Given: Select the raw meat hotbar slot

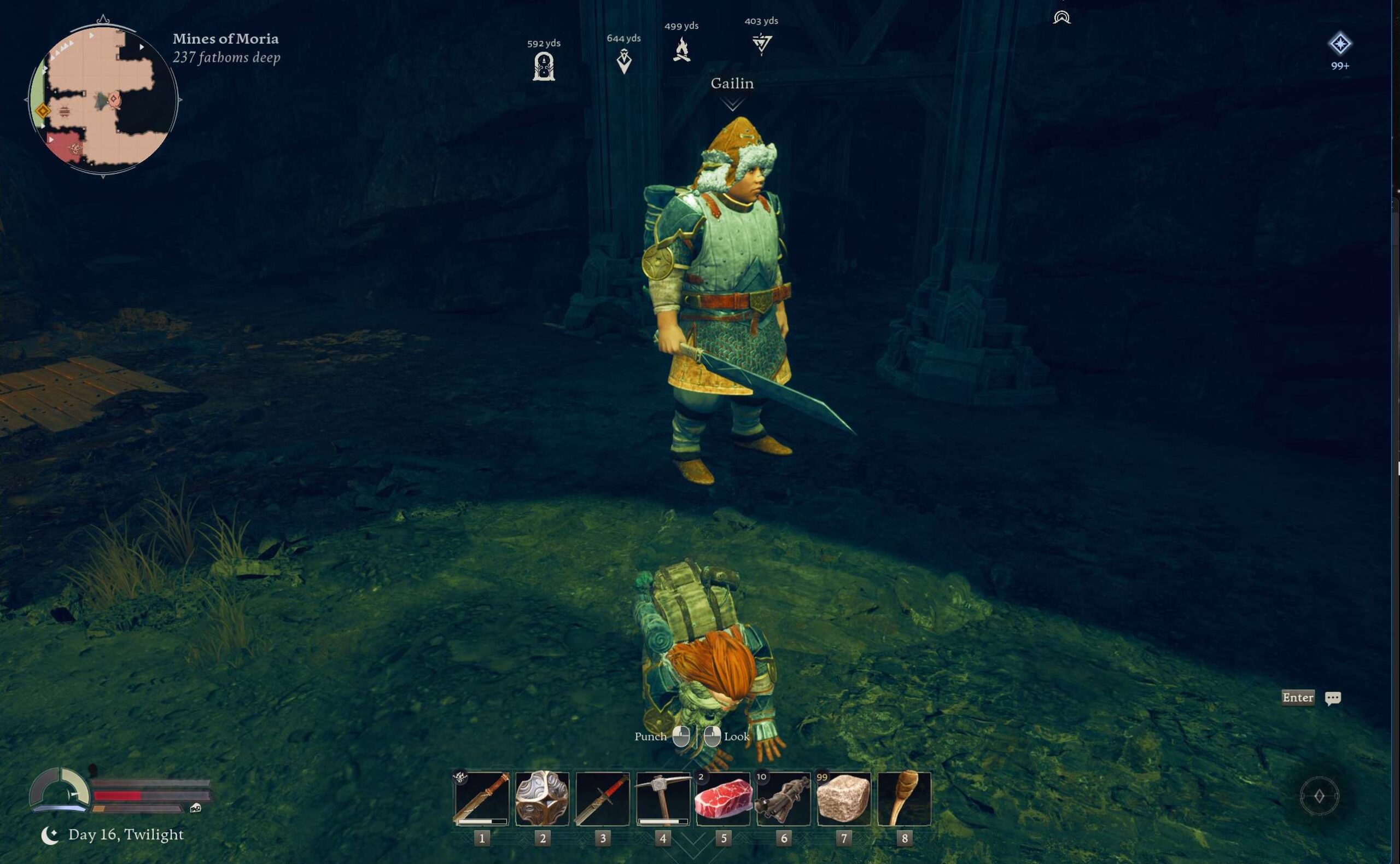Looking at the screenshot, I should point(723,798).
